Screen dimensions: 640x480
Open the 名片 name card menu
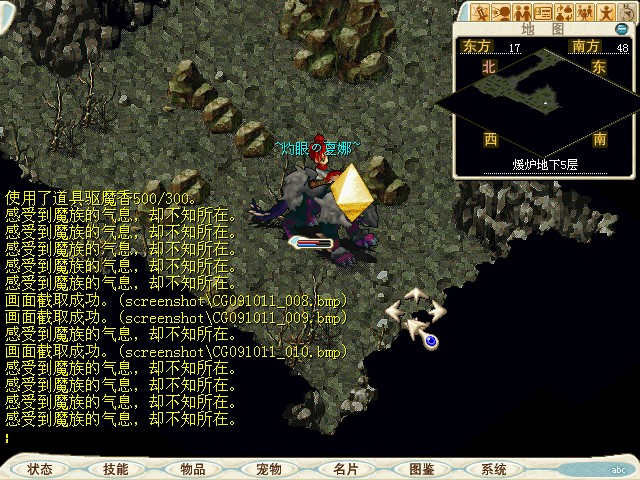(x=345, y=468)
